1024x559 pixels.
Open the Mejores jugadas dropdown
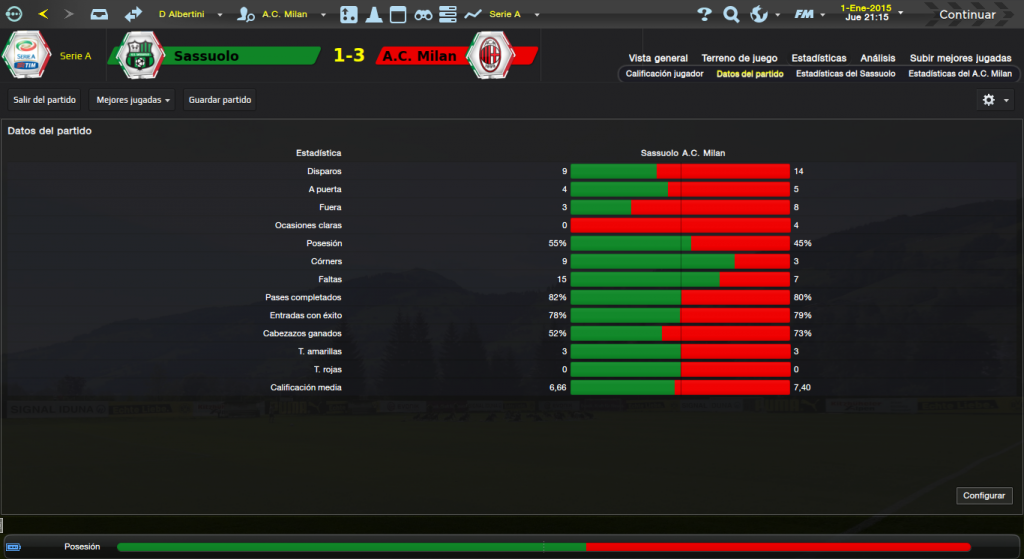131,100
